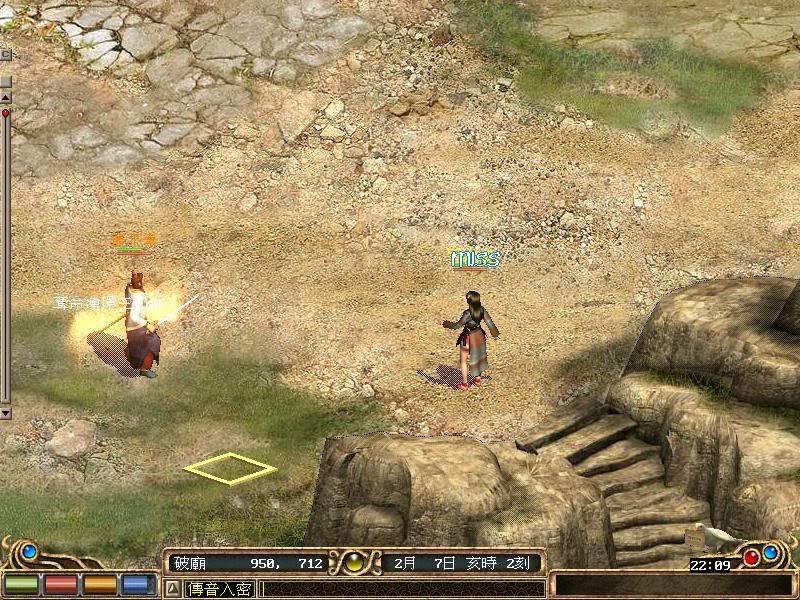Click the green button in bottom-left panel

coord(21,585)
